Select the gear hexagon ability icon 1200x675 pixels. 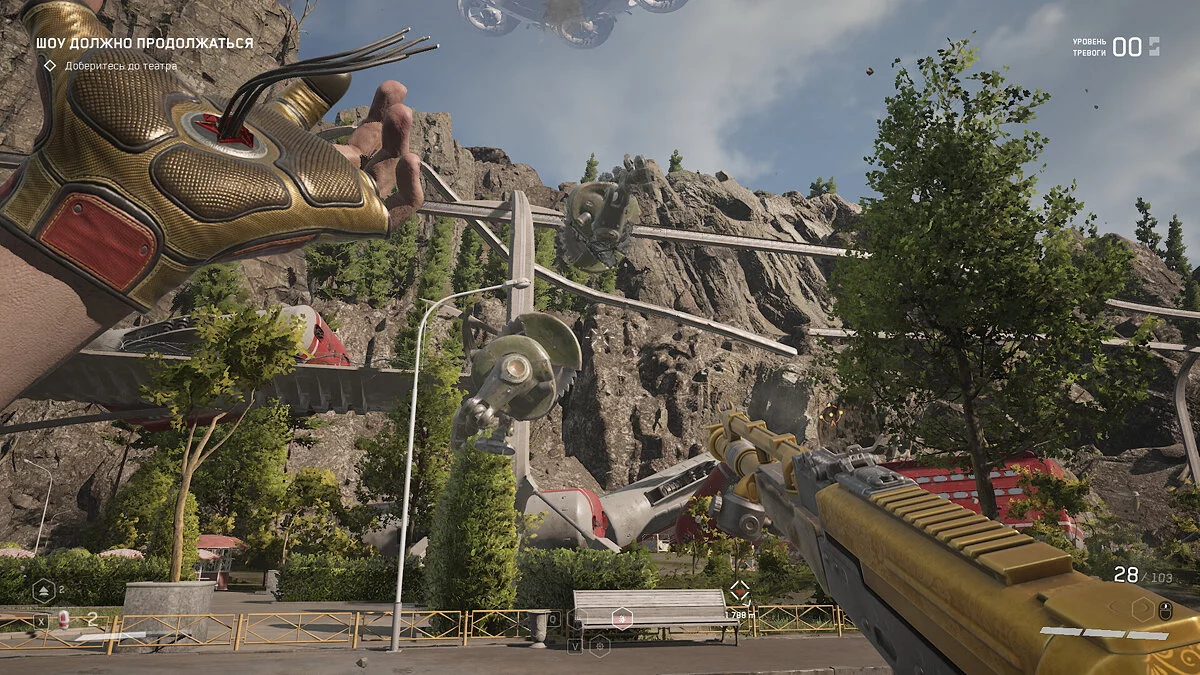tap(599, 646)
